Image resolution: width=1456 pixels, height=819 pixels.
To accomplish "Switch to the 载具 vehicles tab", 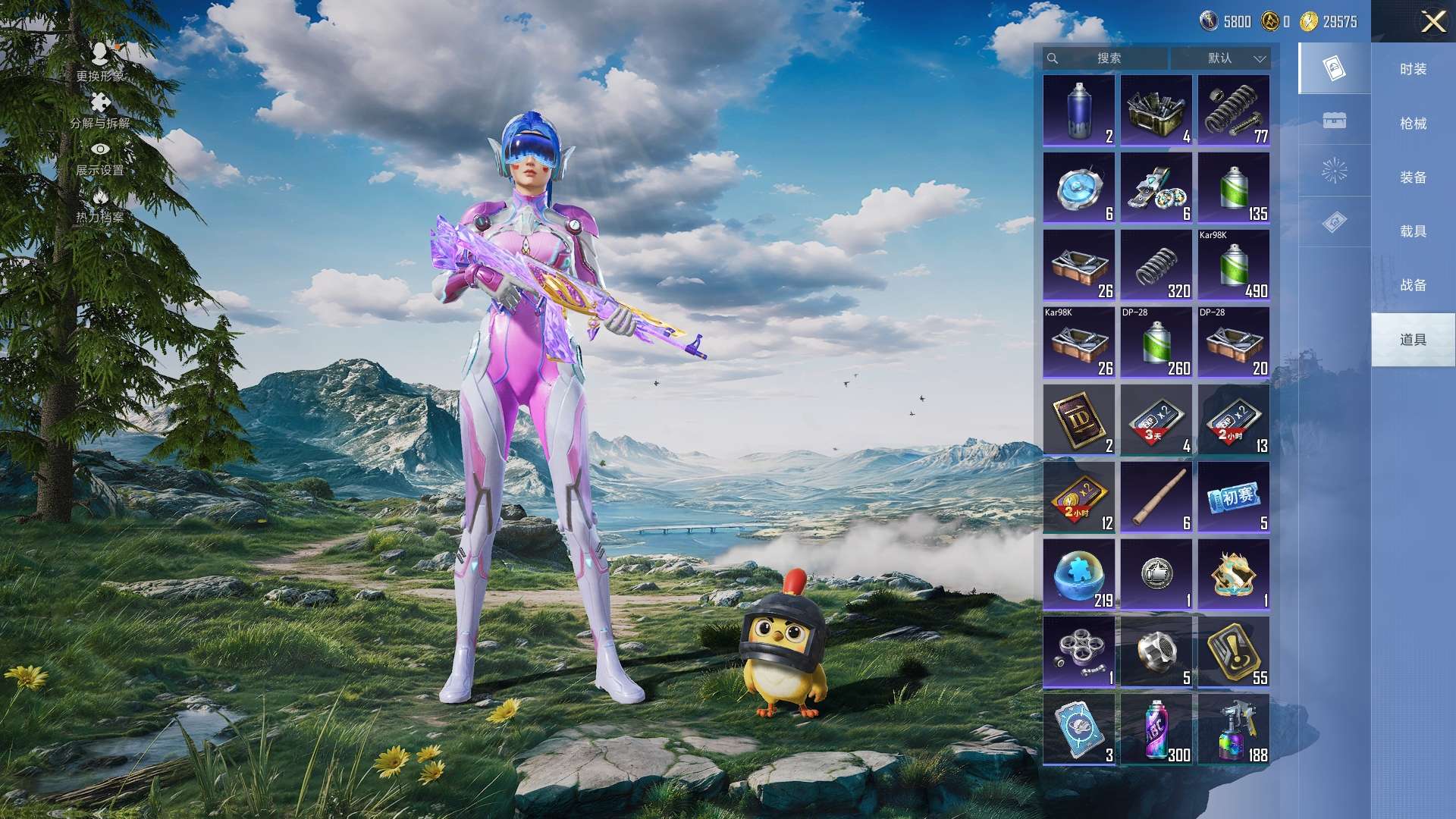I will tap(1413, 231).
